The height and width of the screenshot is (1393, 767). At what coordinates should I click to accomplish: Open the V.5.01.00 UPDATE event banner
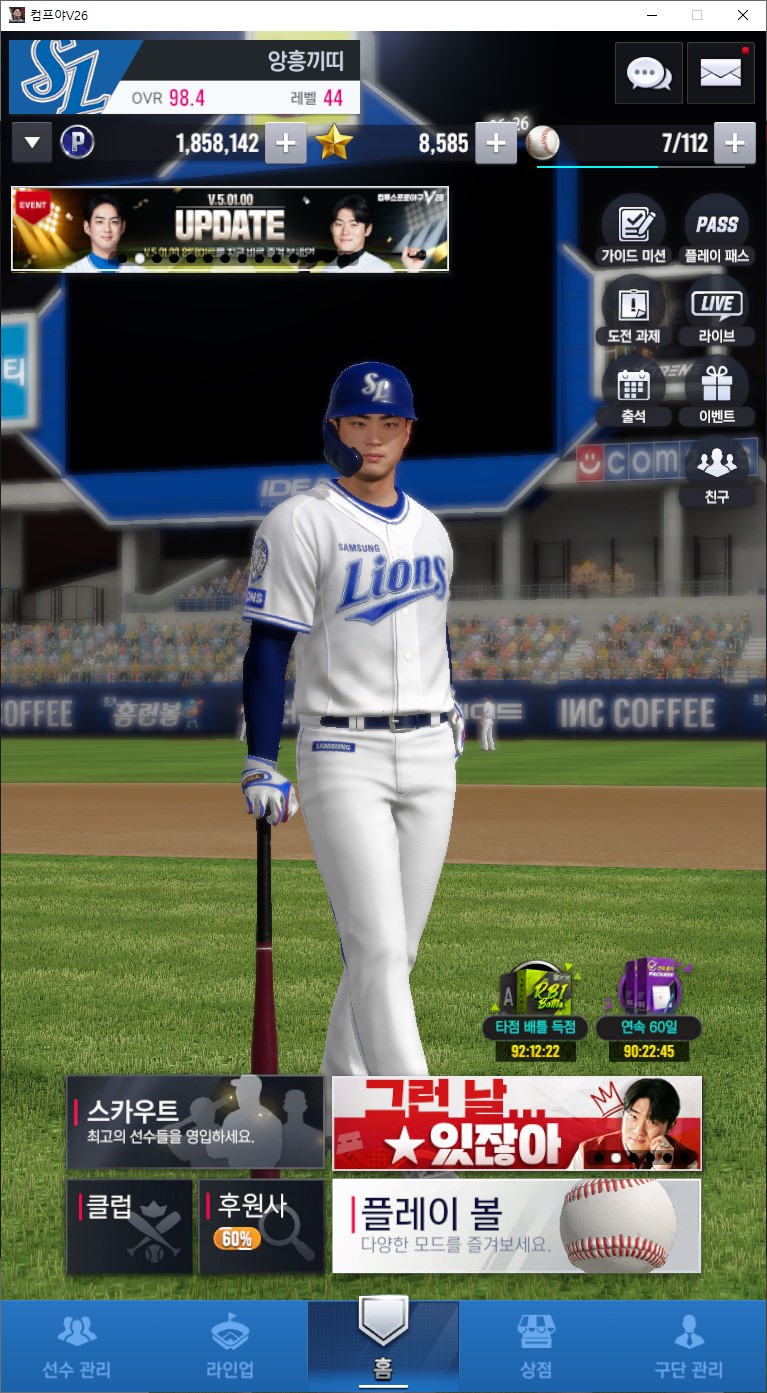click(230, 228)
